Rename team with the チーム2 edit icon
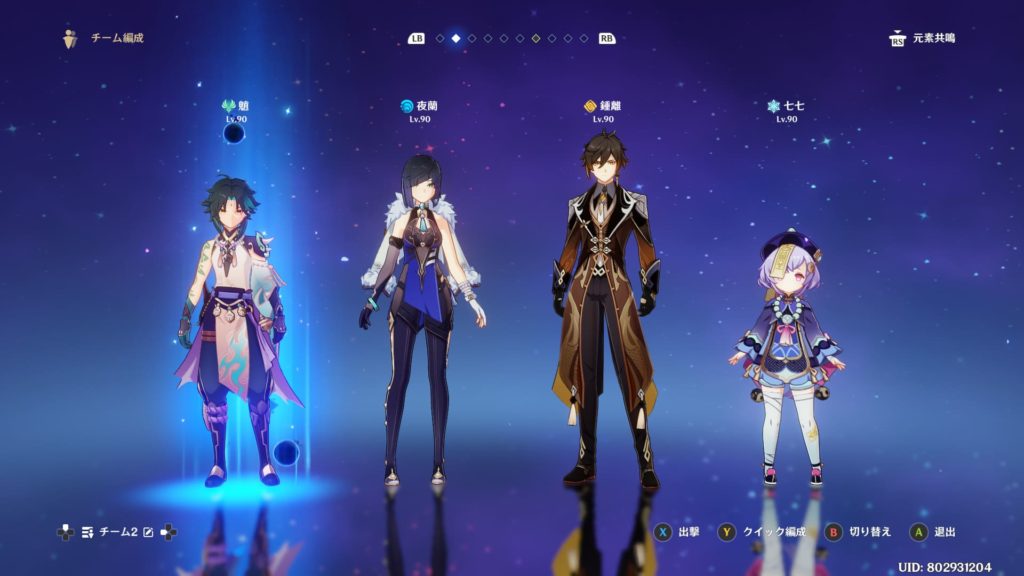The height and width of the screenshot is (576, 1024). (148, 532)
